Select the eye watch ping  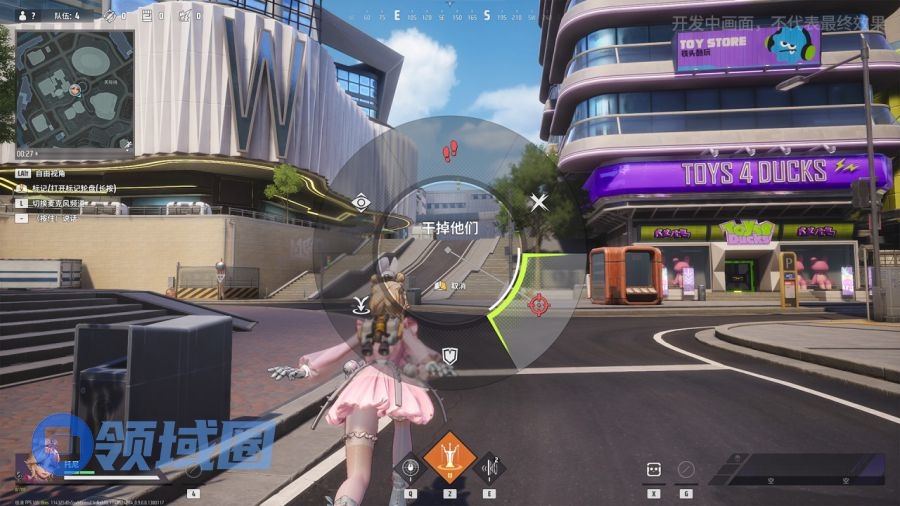click(x=361, y=203)
